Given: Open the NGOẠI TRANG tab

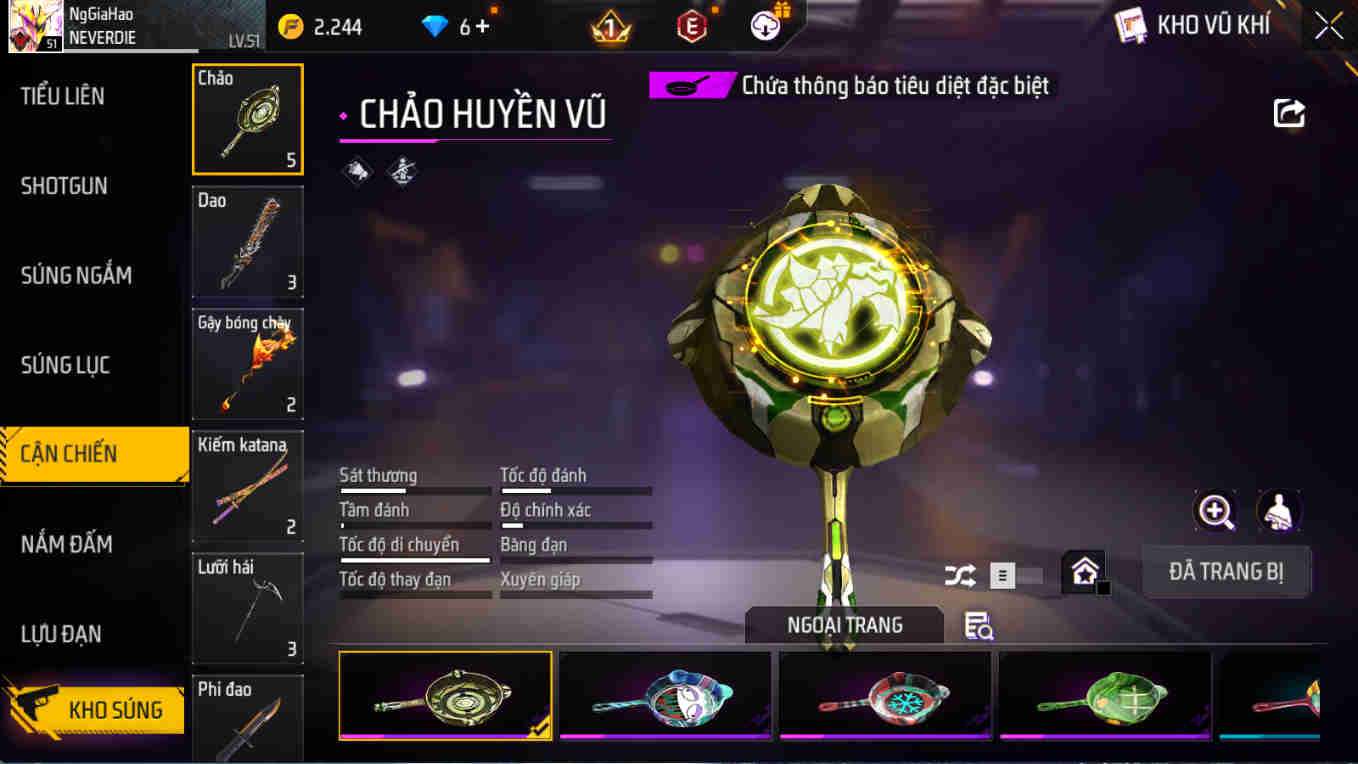Looking at the screenshot, I should coord(843,624).
